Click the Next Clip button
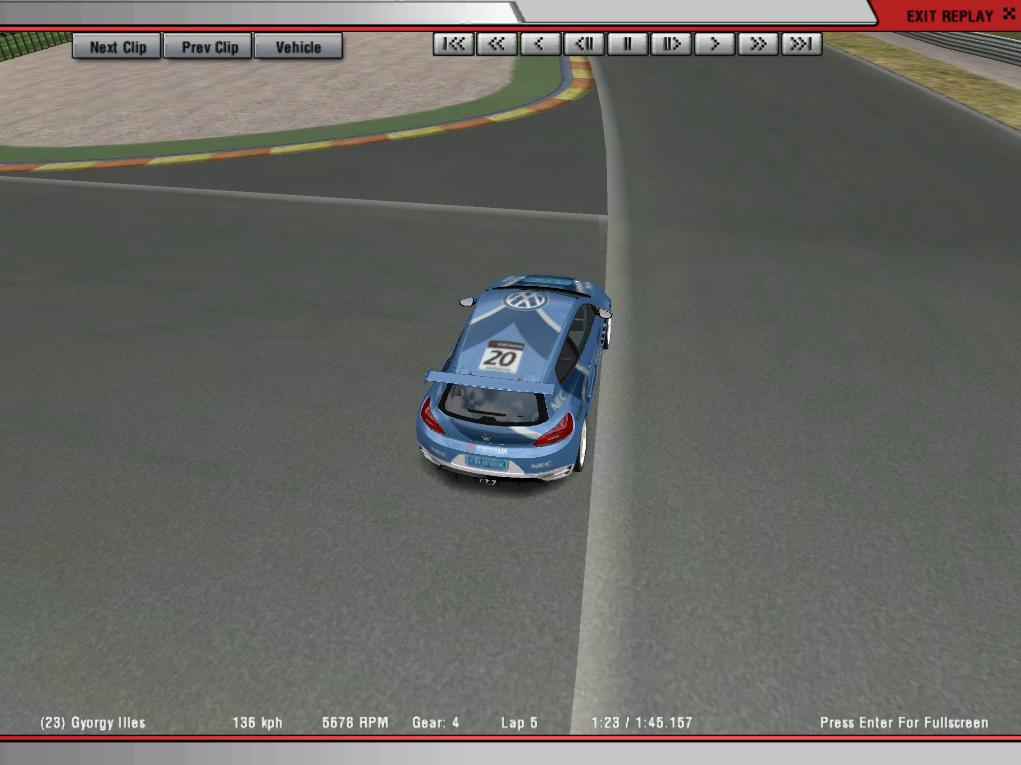Screen dimensions: 1021x765 pyautogui.click(x=117, y=47)
